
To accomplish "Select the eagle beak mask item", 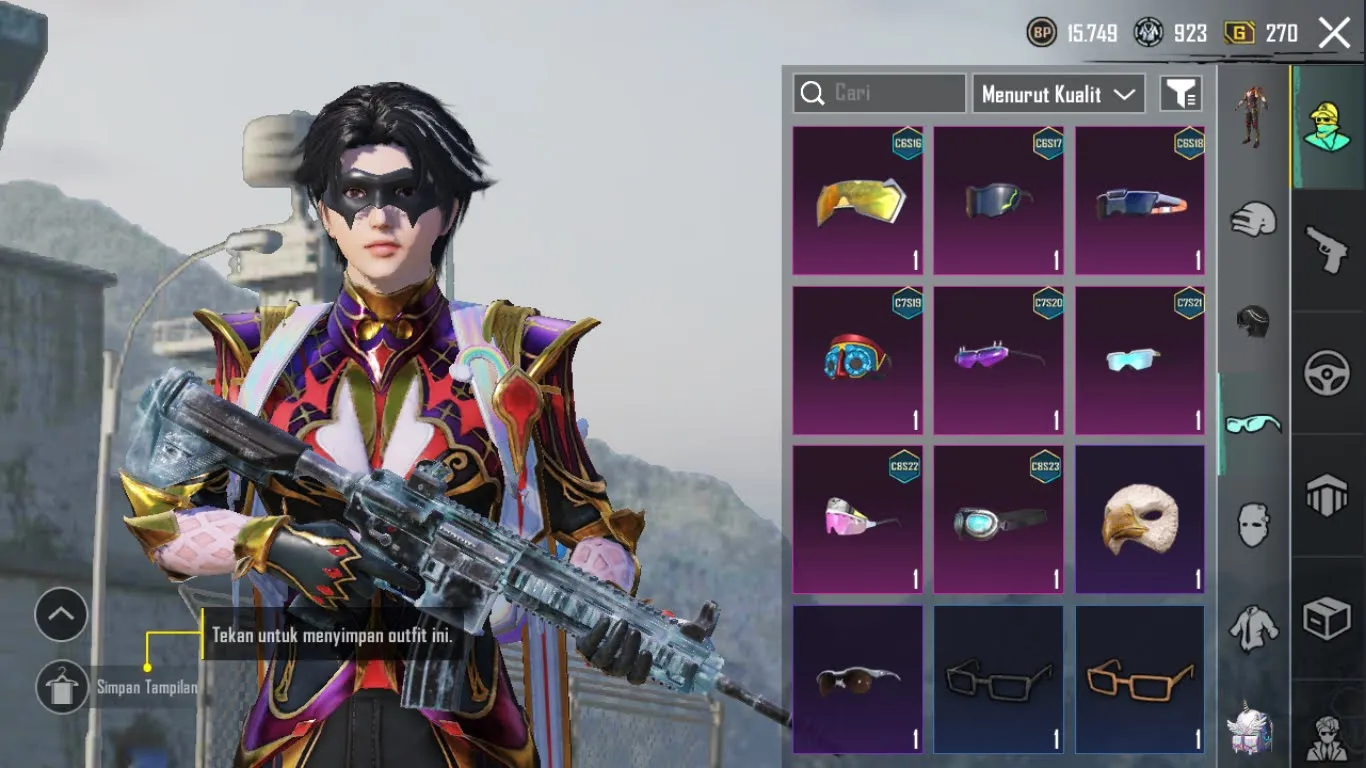I will pos(1140,518).
